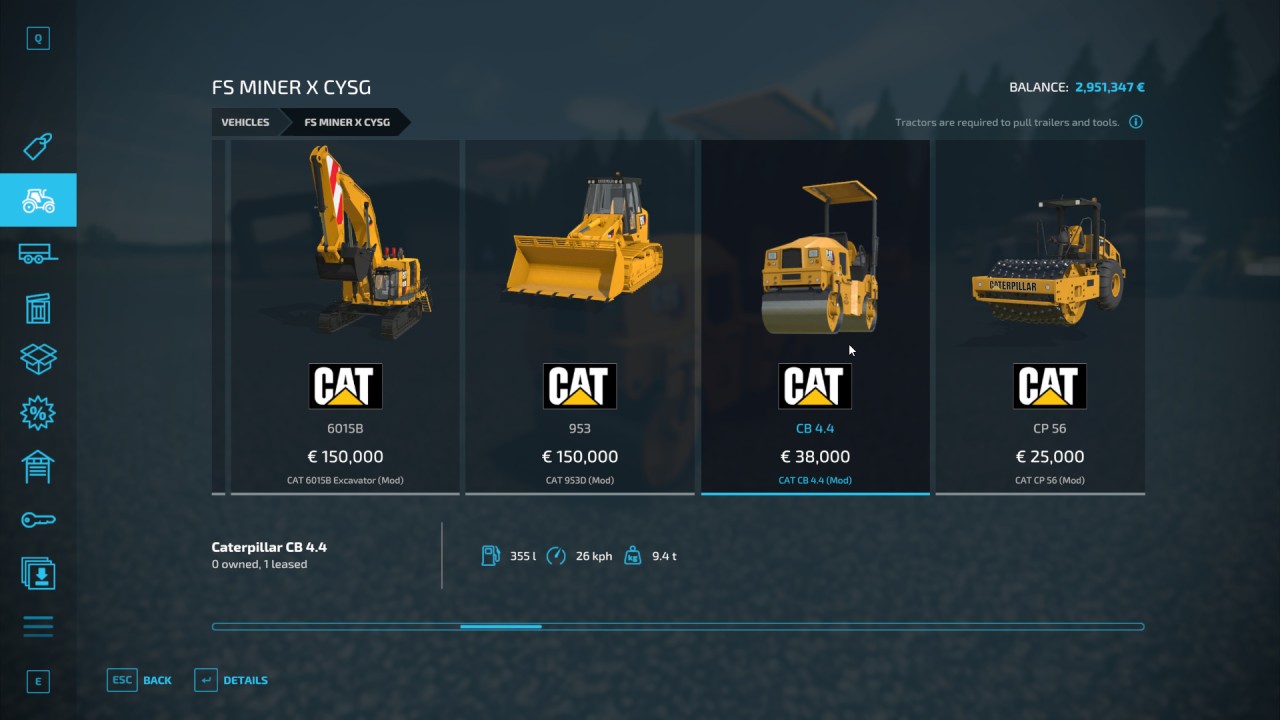Open the tractor vehicles sidebar category

[x=38, y=201]
